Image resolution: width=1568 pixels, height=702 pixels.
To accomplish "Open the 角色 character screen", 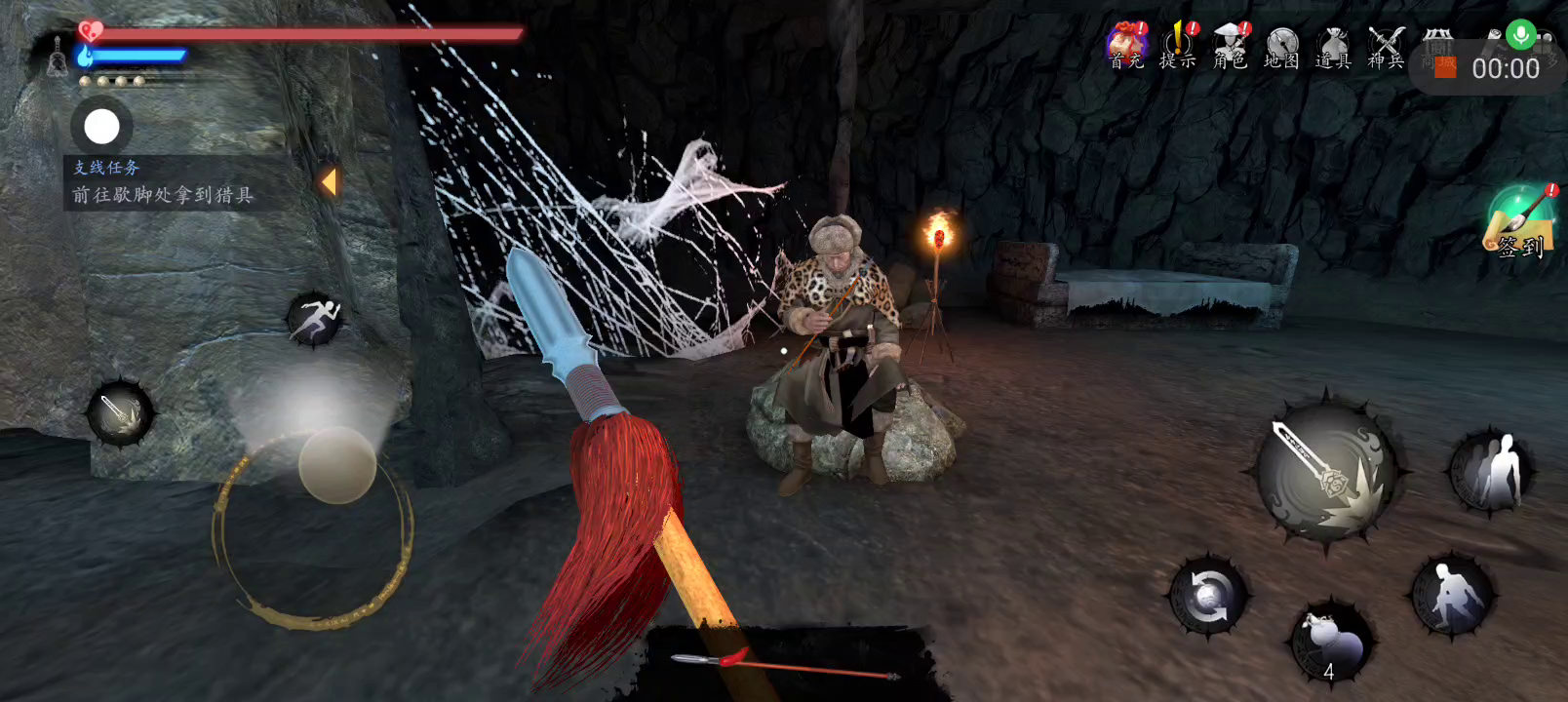I will click(1231, 46).
